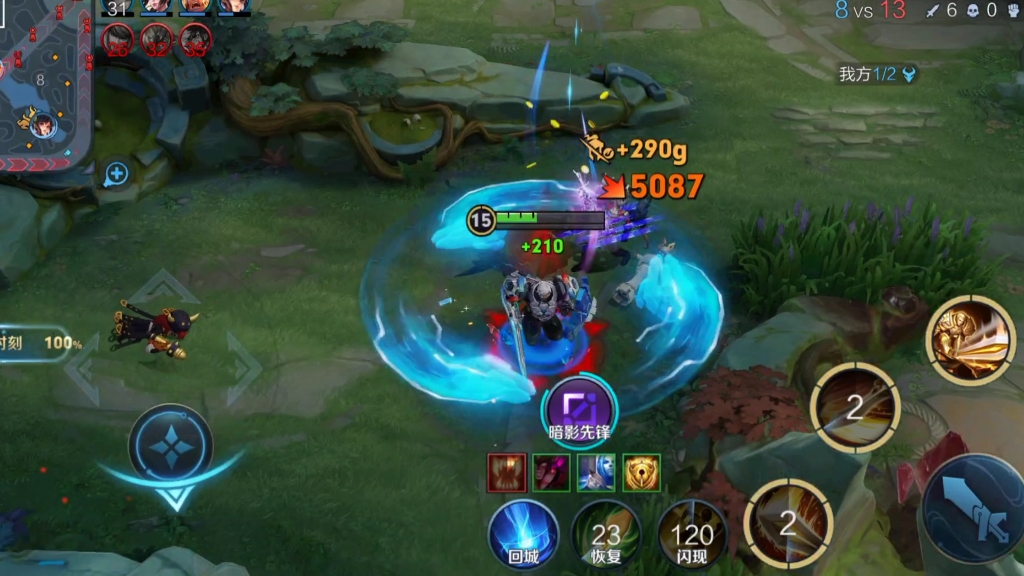The height and width of the screenshot is (576, 1024).
Task: Use the 恢复 restore summoner spell
Action: pyautogui.click(x=606, y=534)
